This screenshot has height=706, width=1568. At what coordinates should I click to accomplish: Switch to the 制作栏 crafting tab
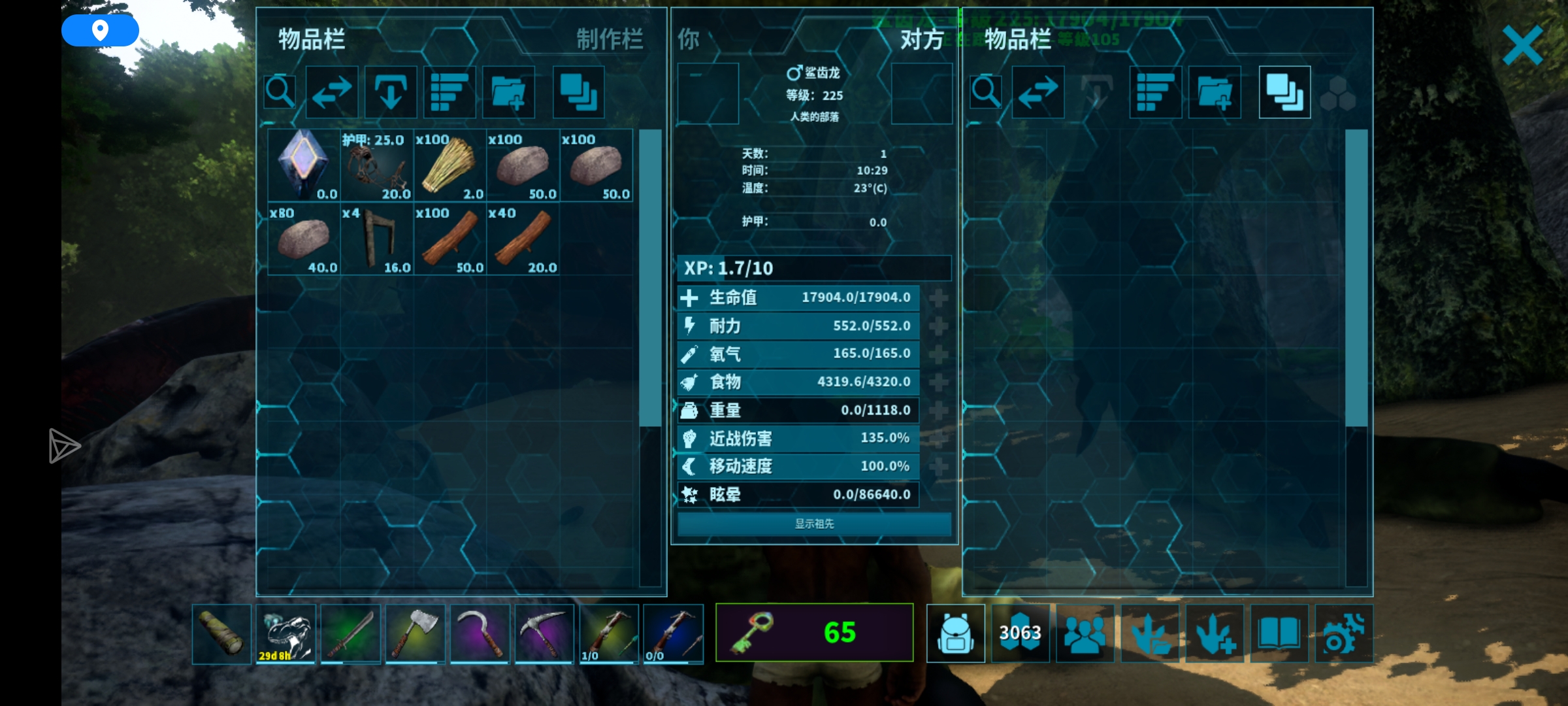609,40
